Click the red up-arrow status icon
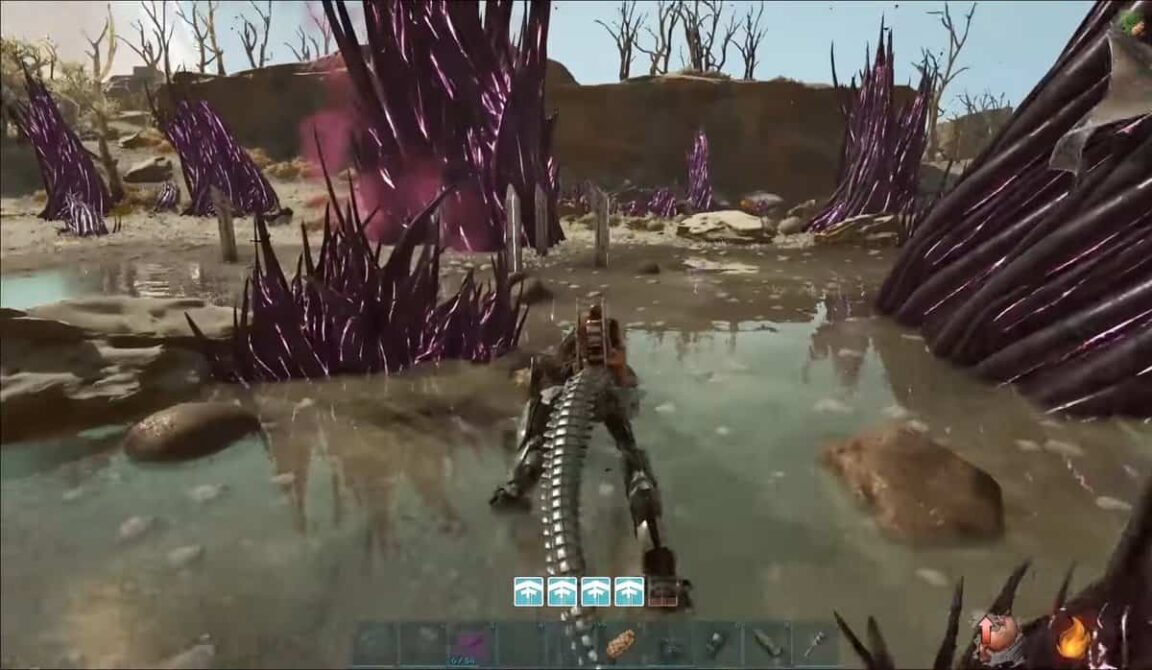This screenshot has height=670, width=1152. [997, 632]
